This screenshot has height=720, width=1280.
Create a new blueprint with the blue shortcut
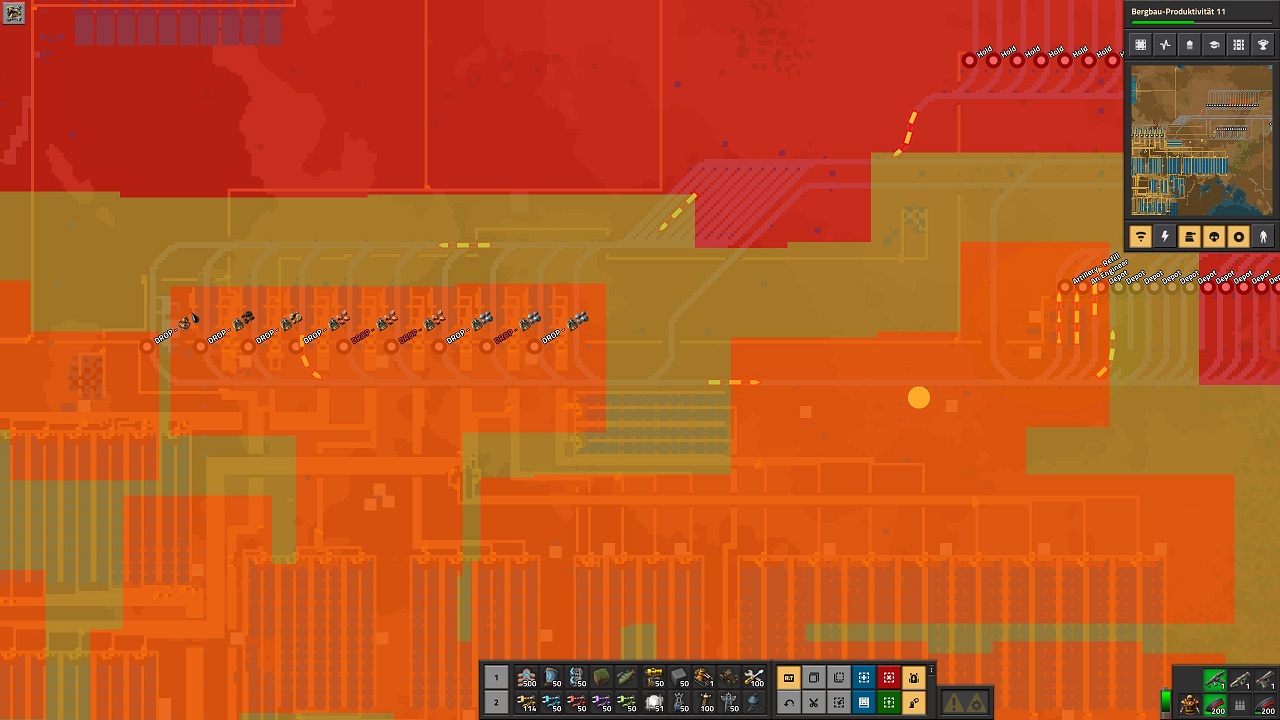point(864,678)
